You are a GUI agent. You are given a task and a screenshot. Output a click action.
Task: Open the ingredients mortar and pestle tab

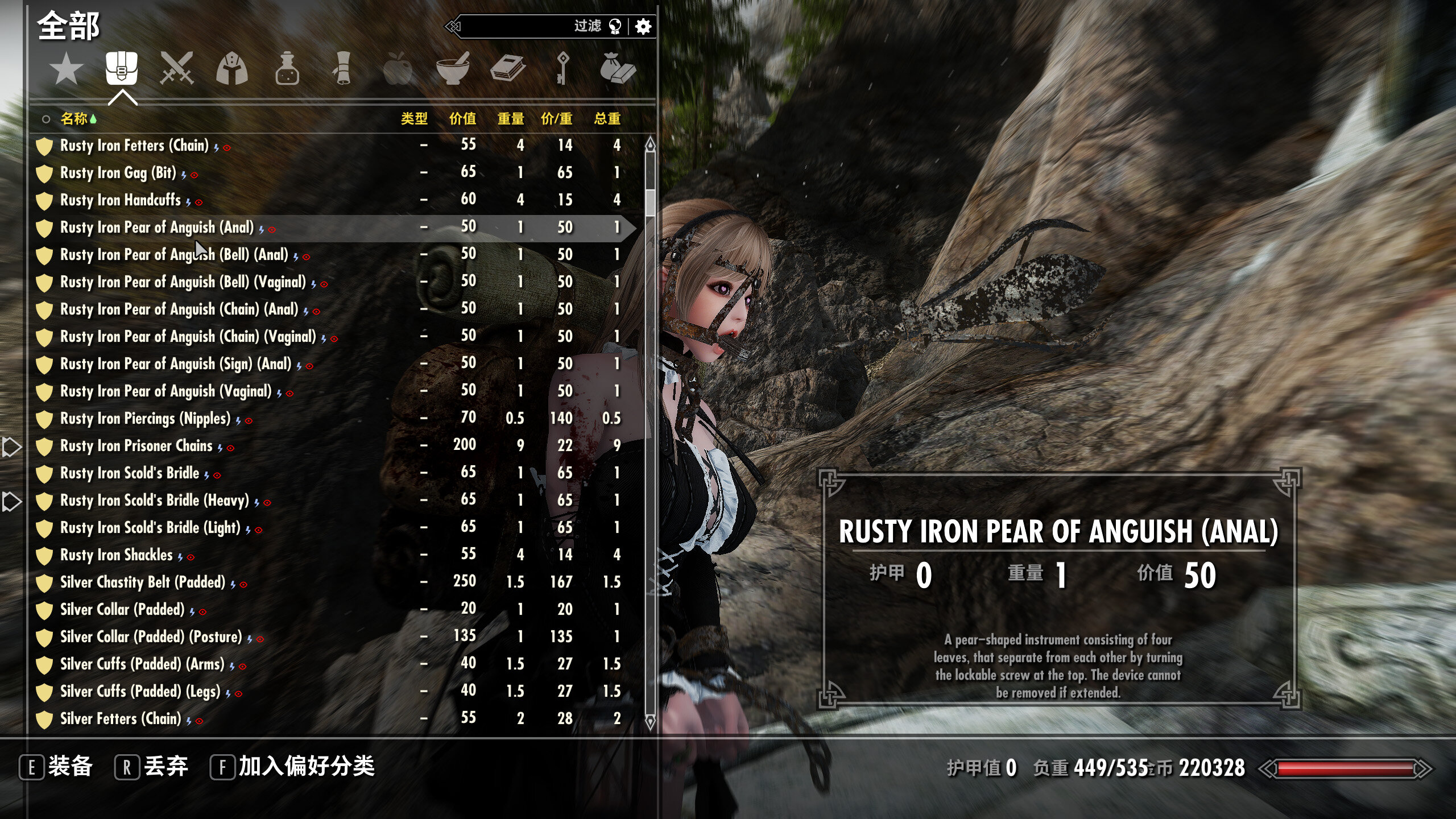[x=452, y=69]
